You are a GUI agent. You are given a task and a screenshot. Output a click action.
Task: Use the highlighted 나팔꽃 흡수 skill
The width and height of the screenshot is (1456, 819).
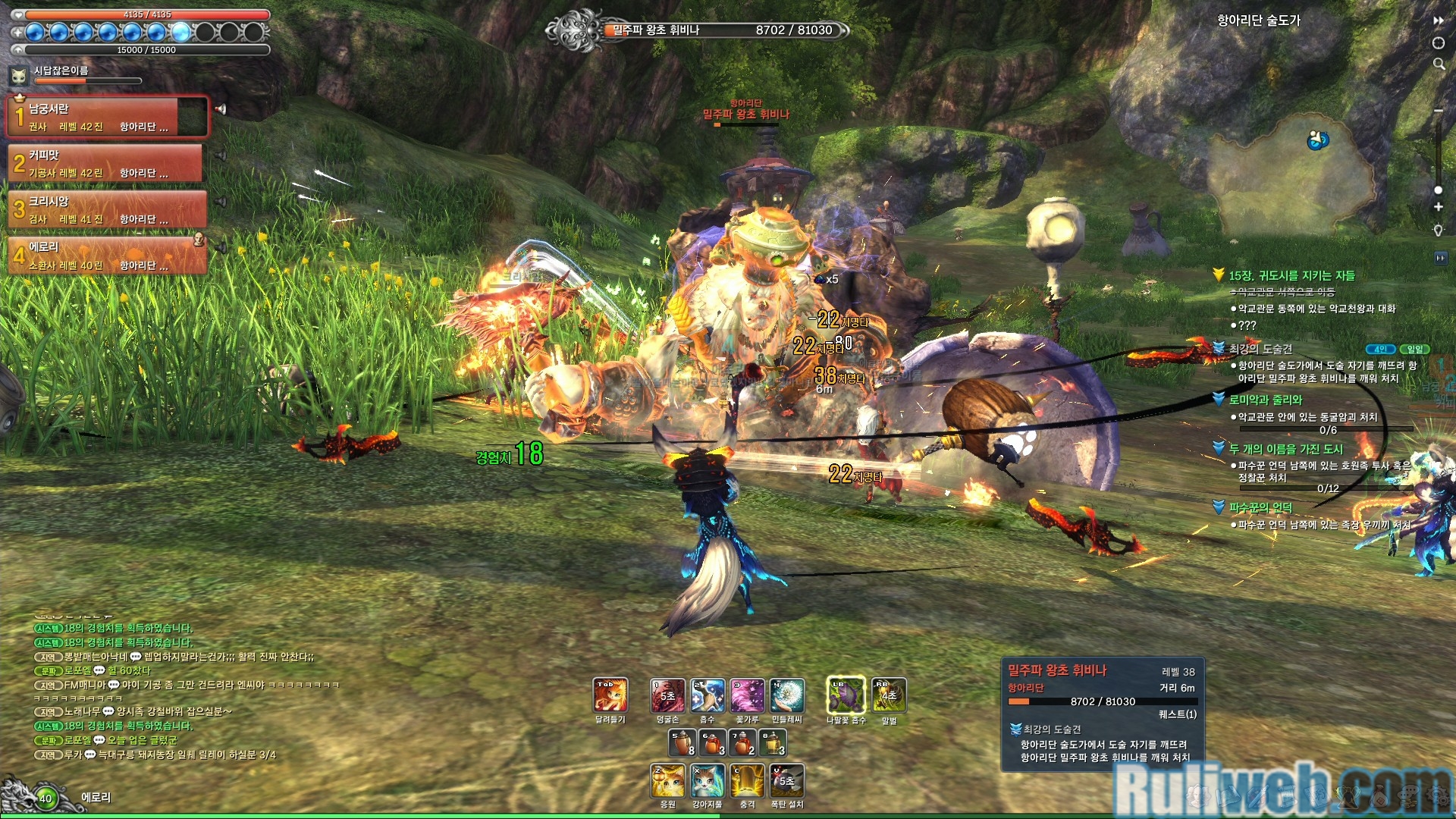click(846, 695)
